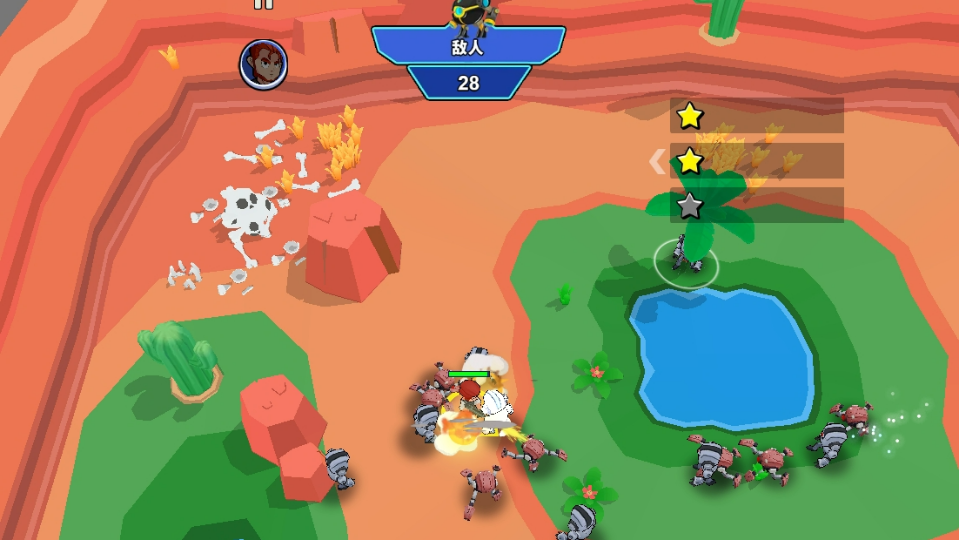This screenshot has height=540, width=959.
Task: Select the gray star objective row
Action: [x=756, y=206]
